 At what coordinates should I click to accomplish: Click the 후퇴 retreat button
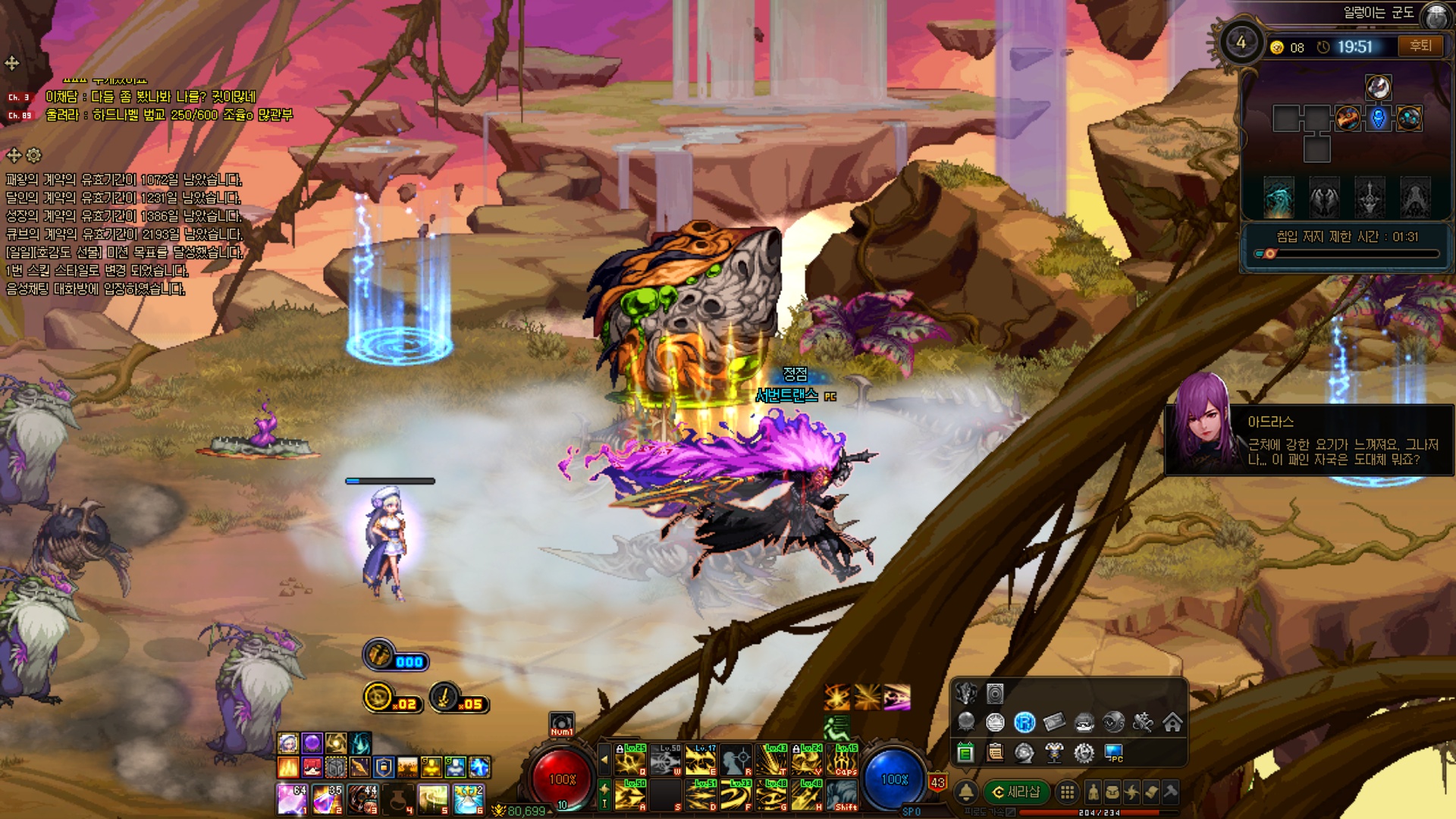click(x=1420, y=46)
